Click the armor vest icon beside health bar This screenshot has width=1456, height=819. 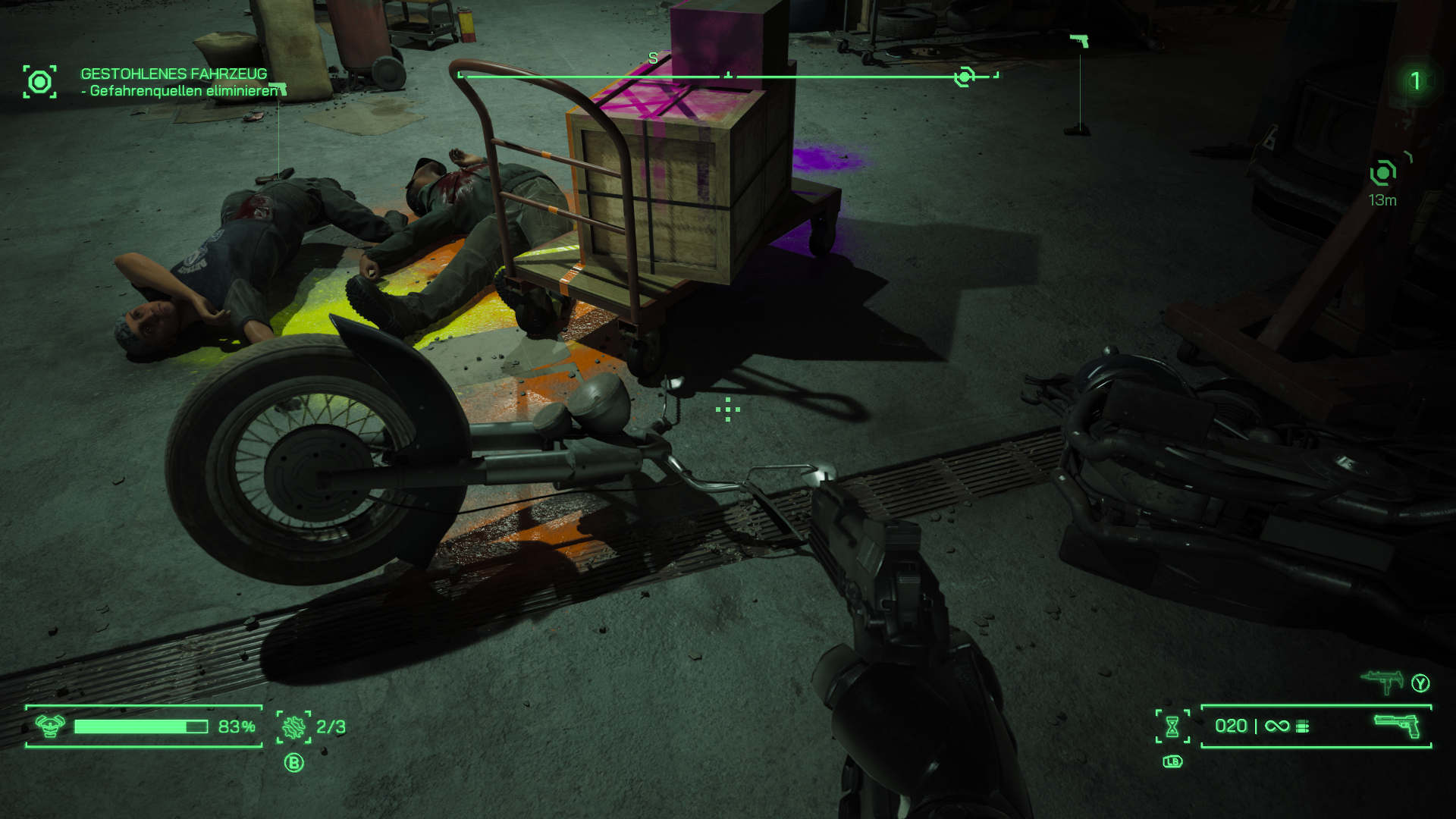point(49,726)
